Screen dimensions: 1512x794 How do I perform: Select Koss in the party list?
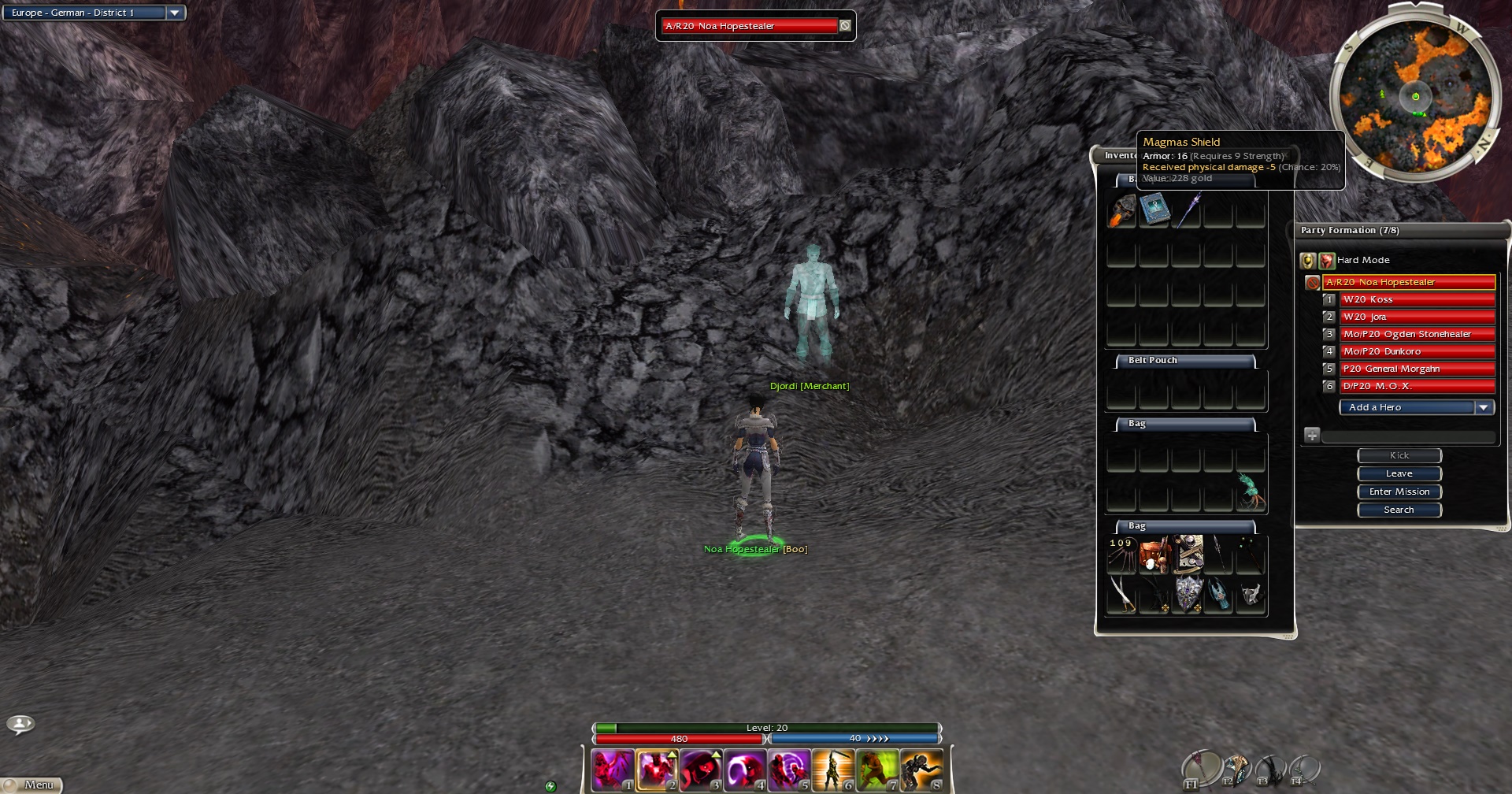pyautogui.click(x=1417, y=299)
